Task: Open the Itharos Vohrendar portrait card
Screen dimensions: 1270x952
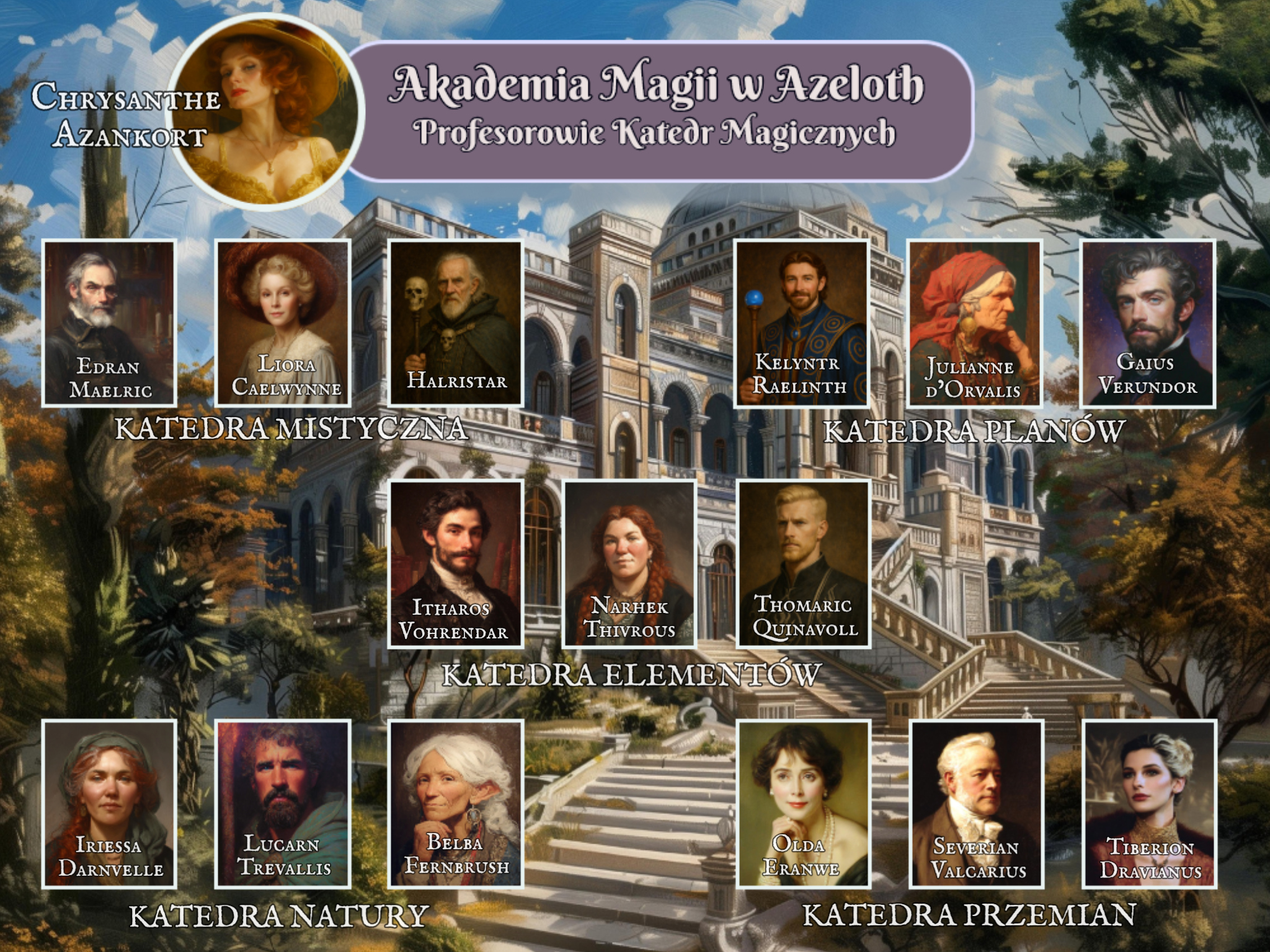Action: pyautogui.click(x=456, y=563)
